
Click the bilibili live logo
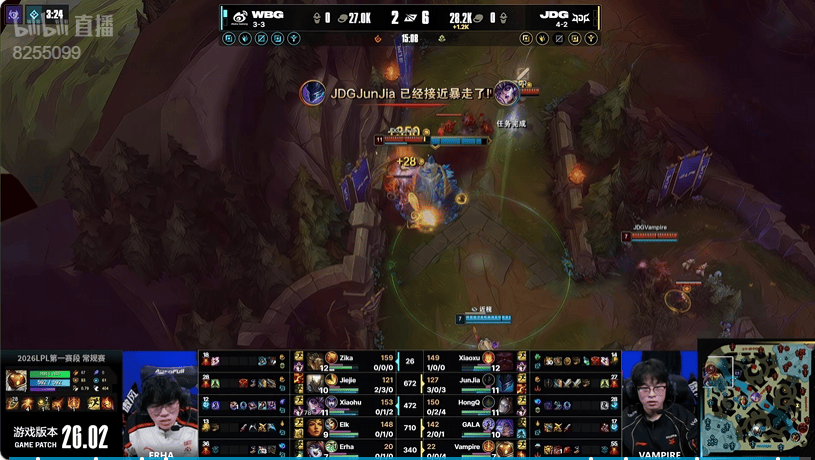(62, 28)
